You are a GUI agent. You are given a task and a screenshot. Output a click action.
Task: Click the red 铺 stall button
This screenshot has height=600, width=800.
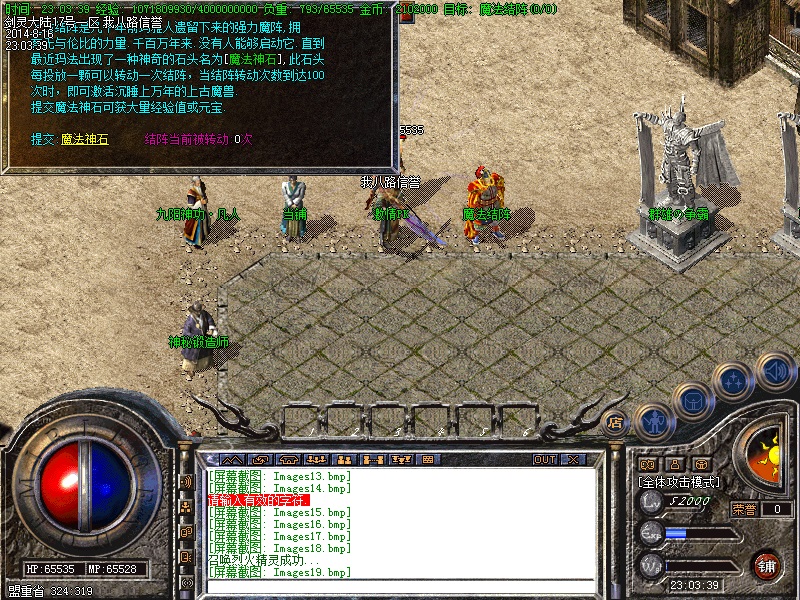pyautogui.click(x=767, y=564)
